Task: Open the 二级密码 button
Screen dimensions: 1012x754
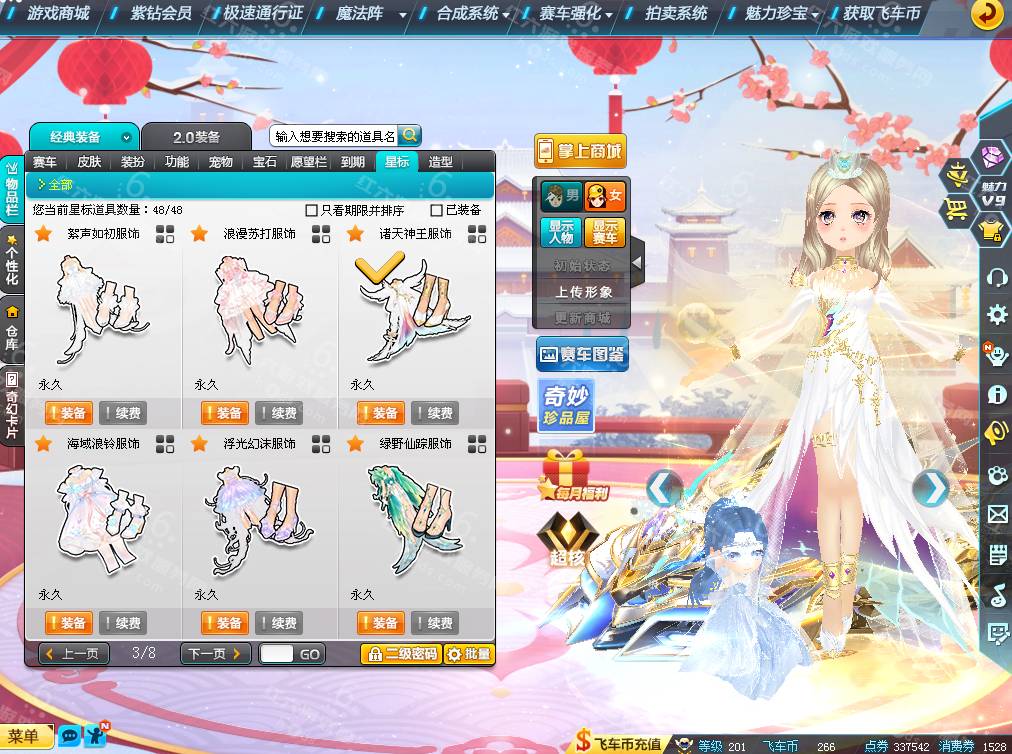Action: [x=400, y=654]
